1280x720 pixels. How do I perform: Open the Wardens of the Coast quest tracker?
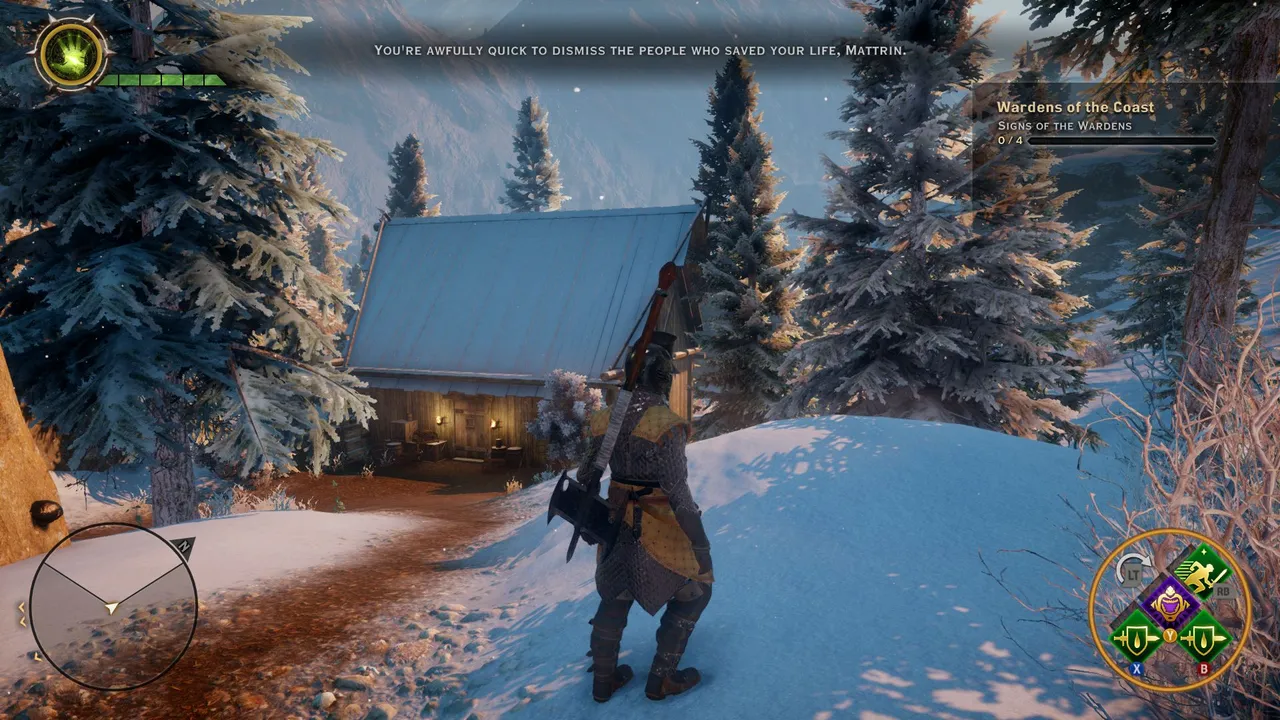[x=1075, y=107]
